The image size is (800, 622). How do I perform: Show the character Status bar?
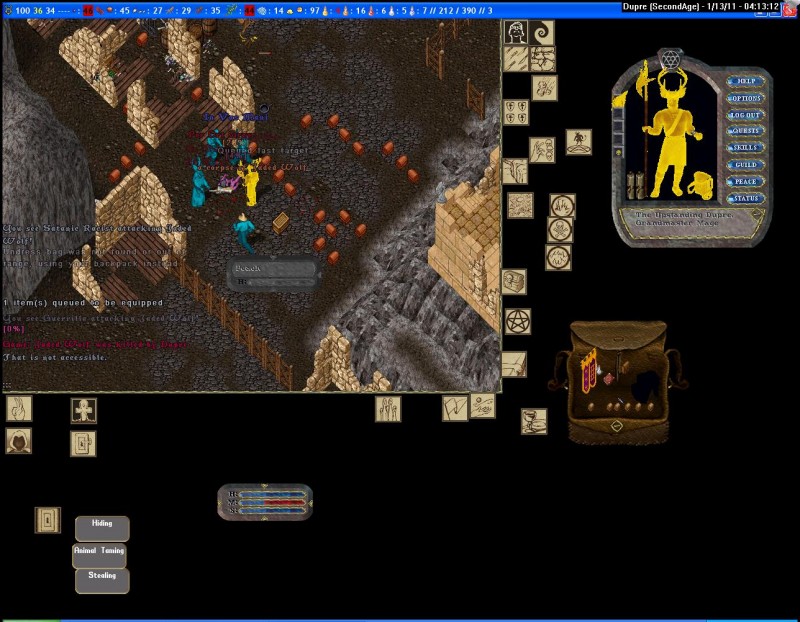pyautogui.click(x=744, y=199)
